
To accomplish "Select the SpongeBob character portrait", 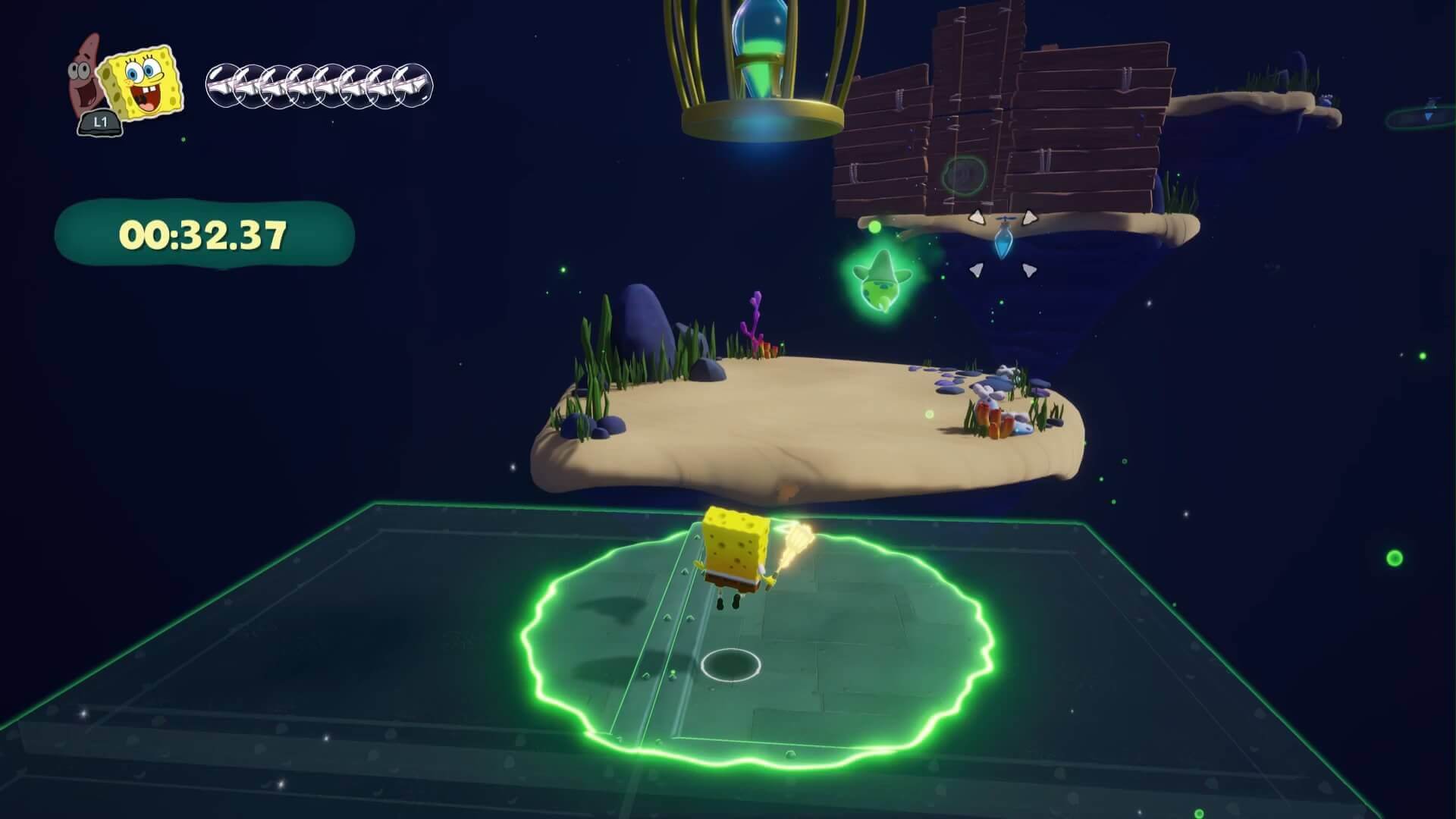I will pyautogui.click(x=144, y=81).
